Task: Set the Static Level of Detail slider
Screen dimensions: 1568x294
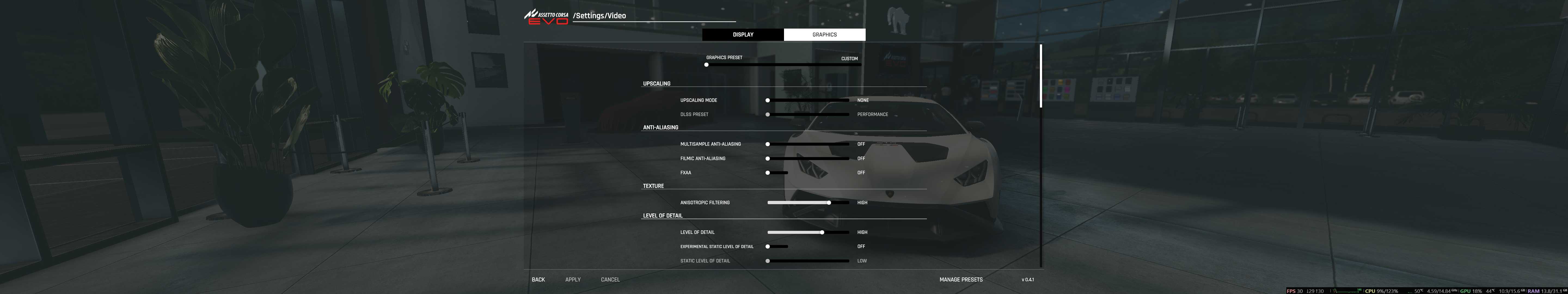Action: [808, 261]
